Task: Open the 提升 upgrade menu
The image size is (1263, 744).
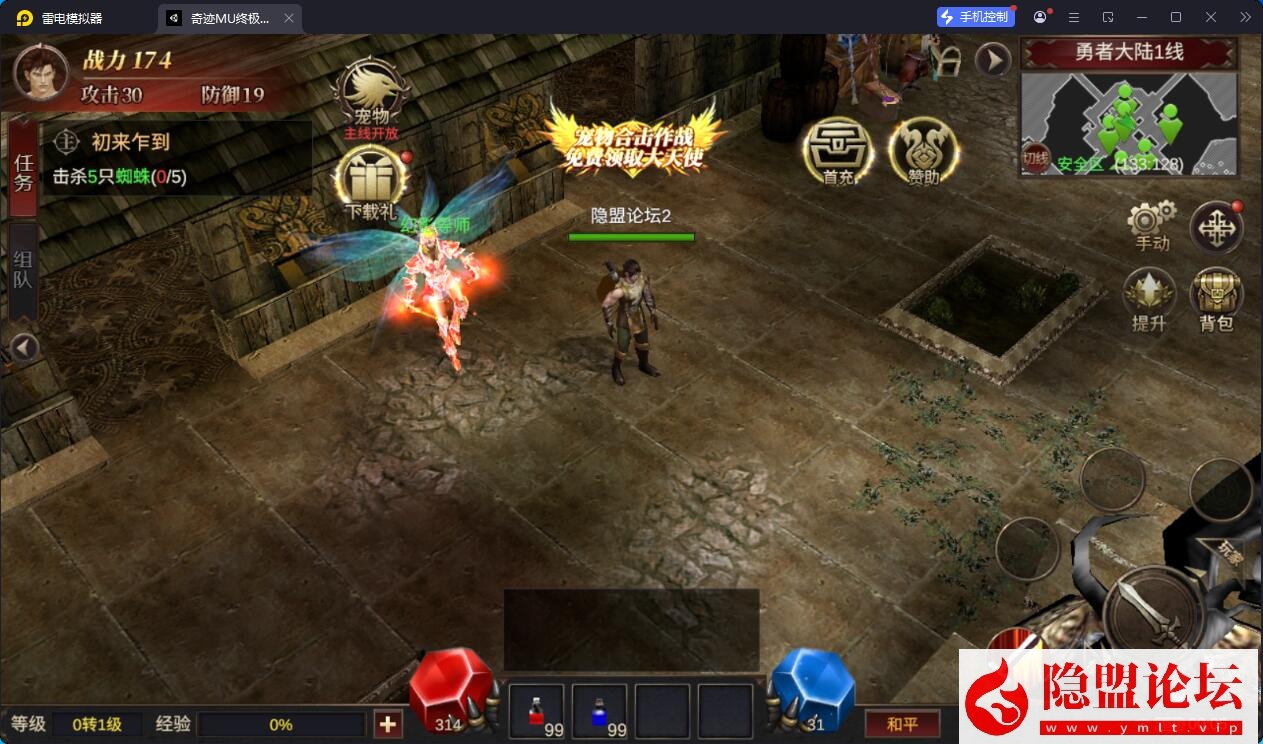Action: [x=1149, y=297]
